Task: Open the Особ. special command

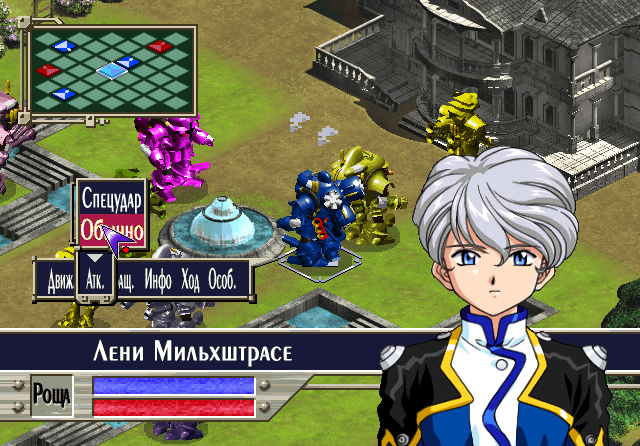Action: click(222, 280)
